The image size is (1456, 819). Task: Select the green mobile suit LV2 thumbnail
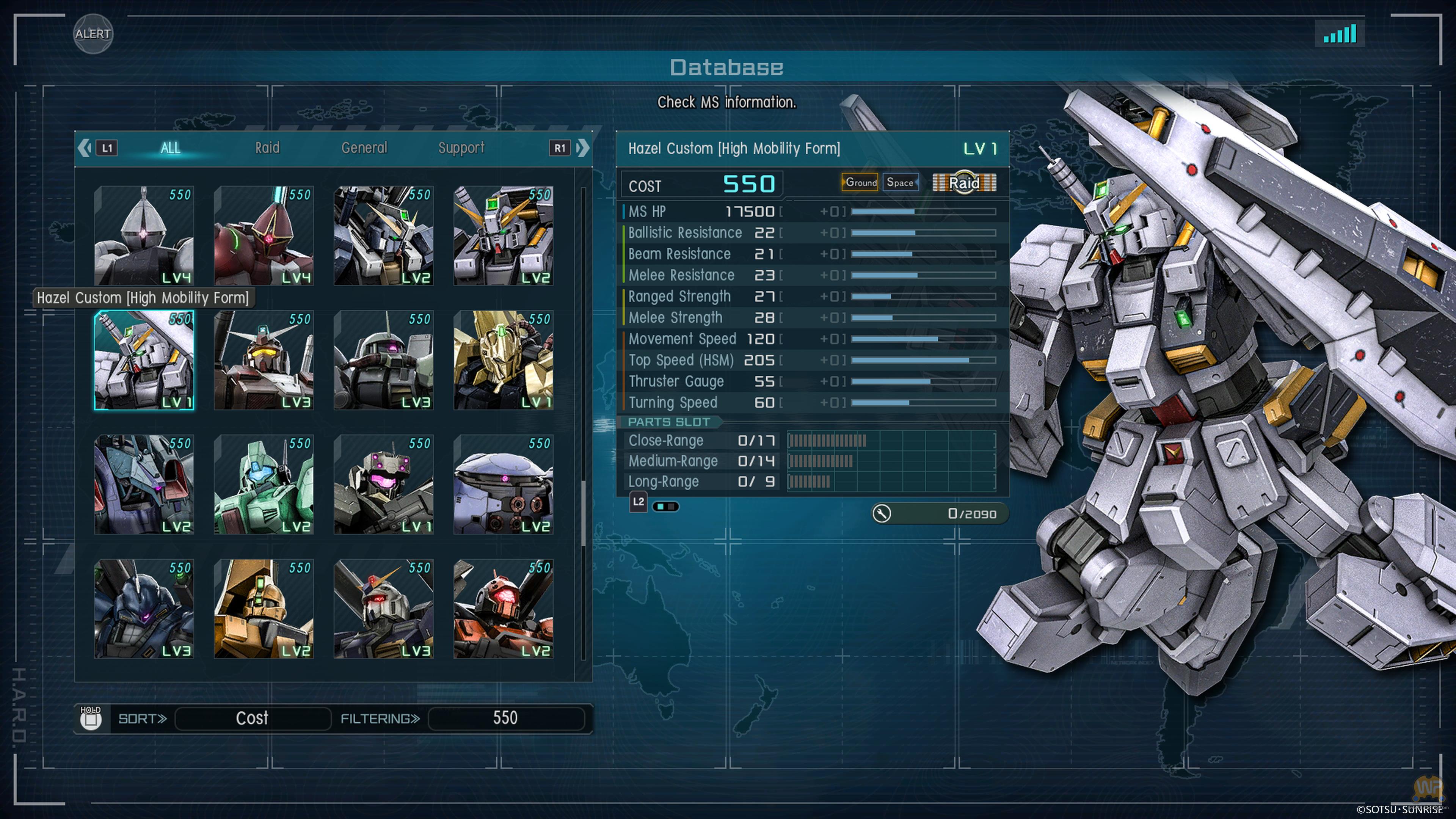point(264,485)
